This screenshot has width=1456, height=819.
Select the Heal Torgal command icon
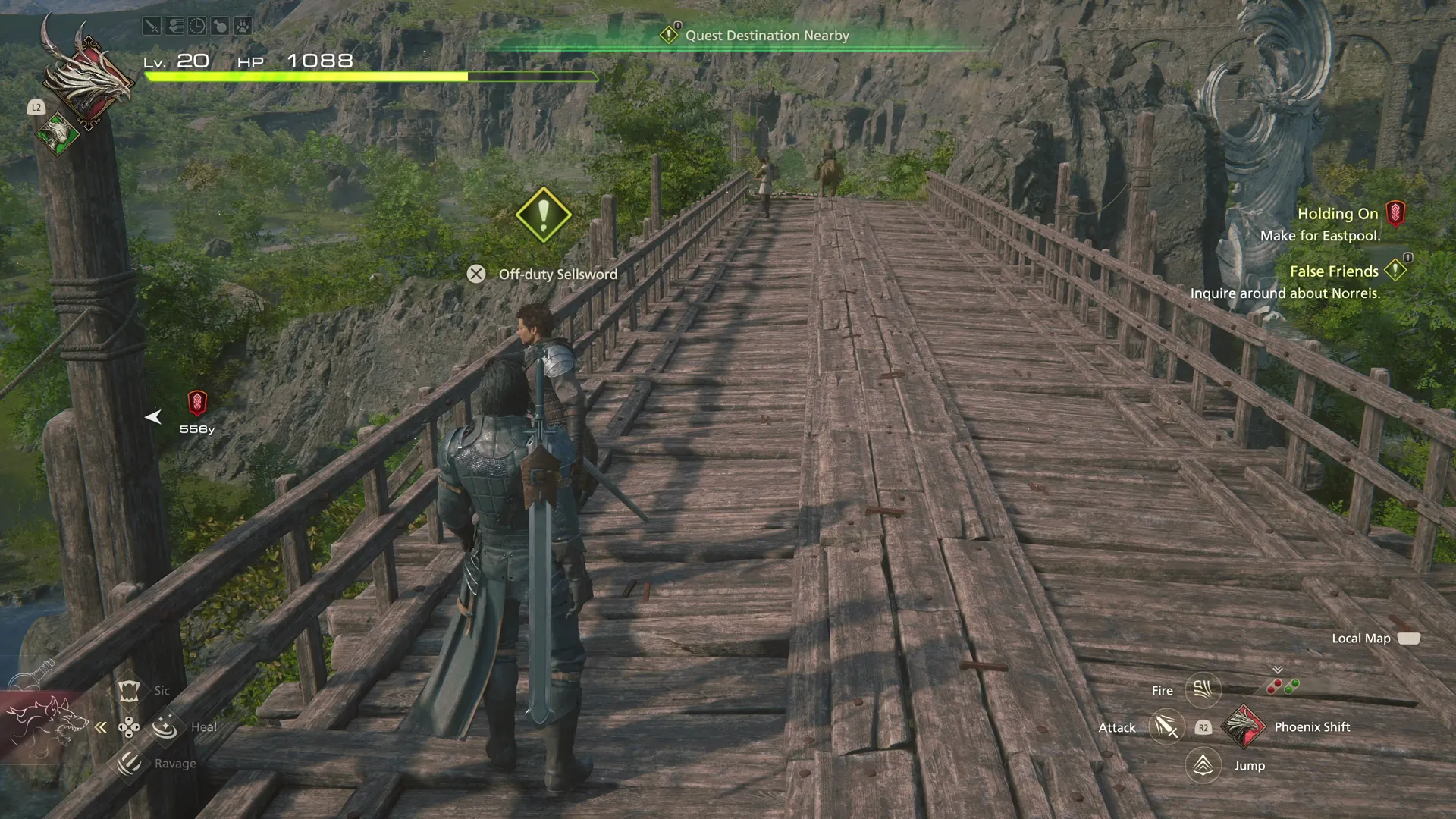tap(165, 728)
